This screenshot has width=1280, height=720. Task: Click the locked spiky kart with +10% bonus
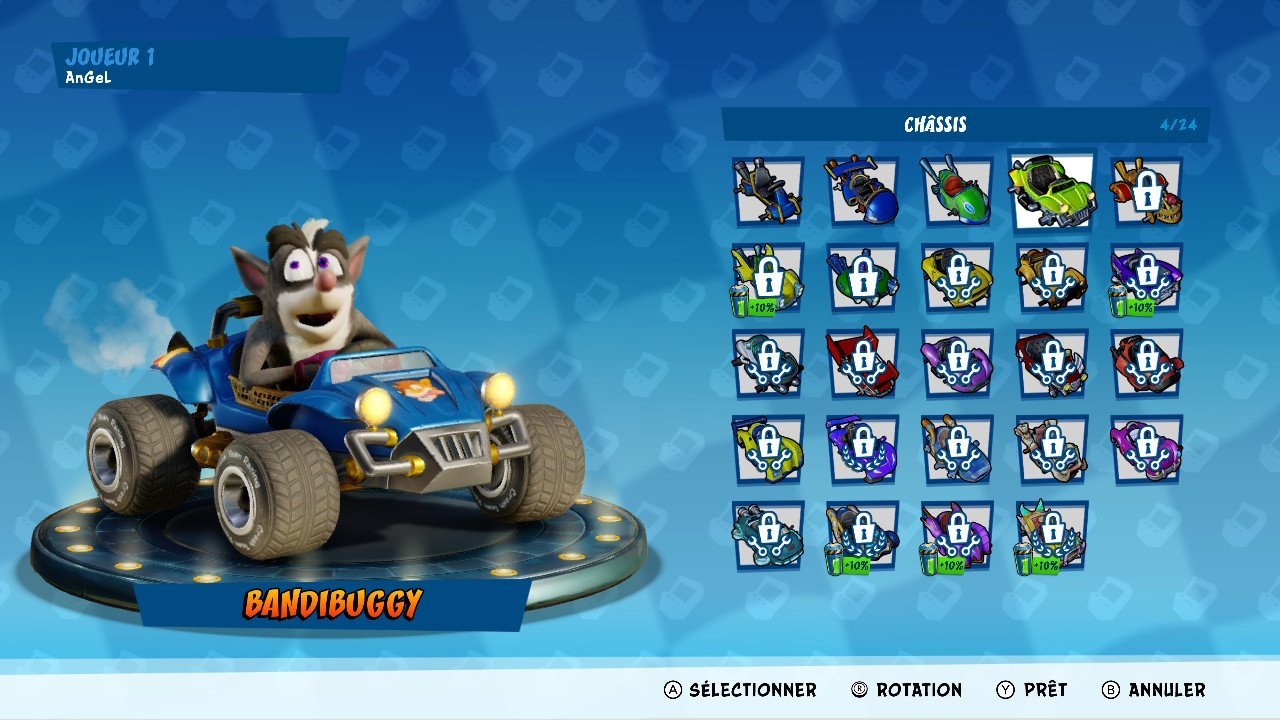point(1051,535)
